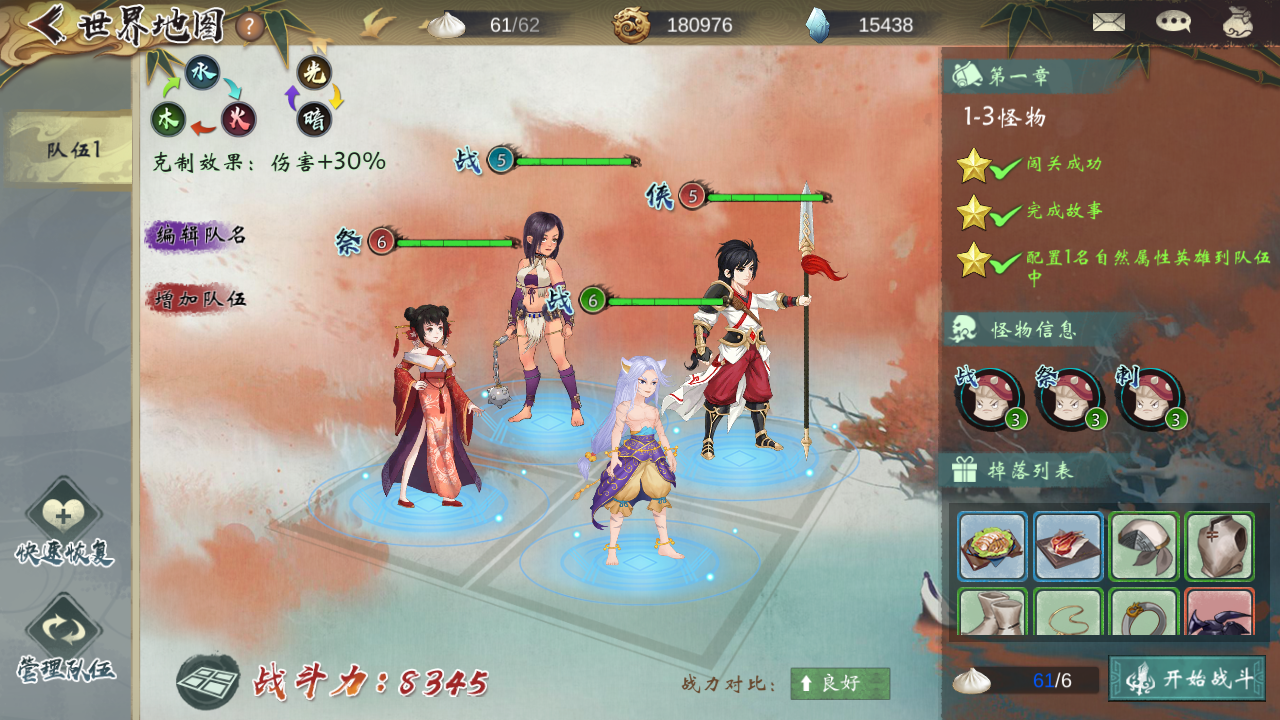Open the chat speech bubble icon

(1173, 22)
